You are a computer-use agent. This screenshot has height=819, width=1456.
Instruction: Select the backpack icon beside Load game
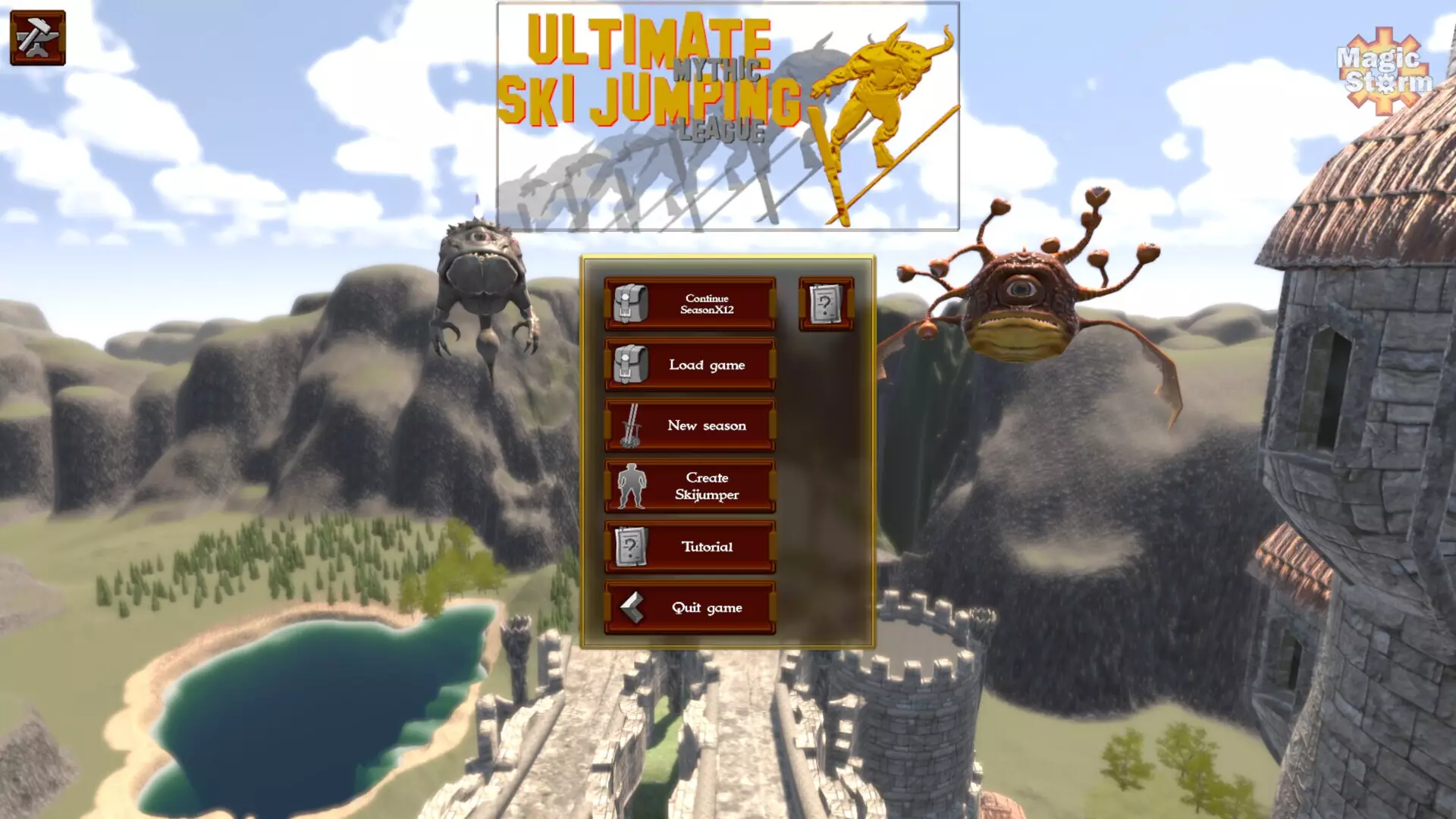pos(630,364)
